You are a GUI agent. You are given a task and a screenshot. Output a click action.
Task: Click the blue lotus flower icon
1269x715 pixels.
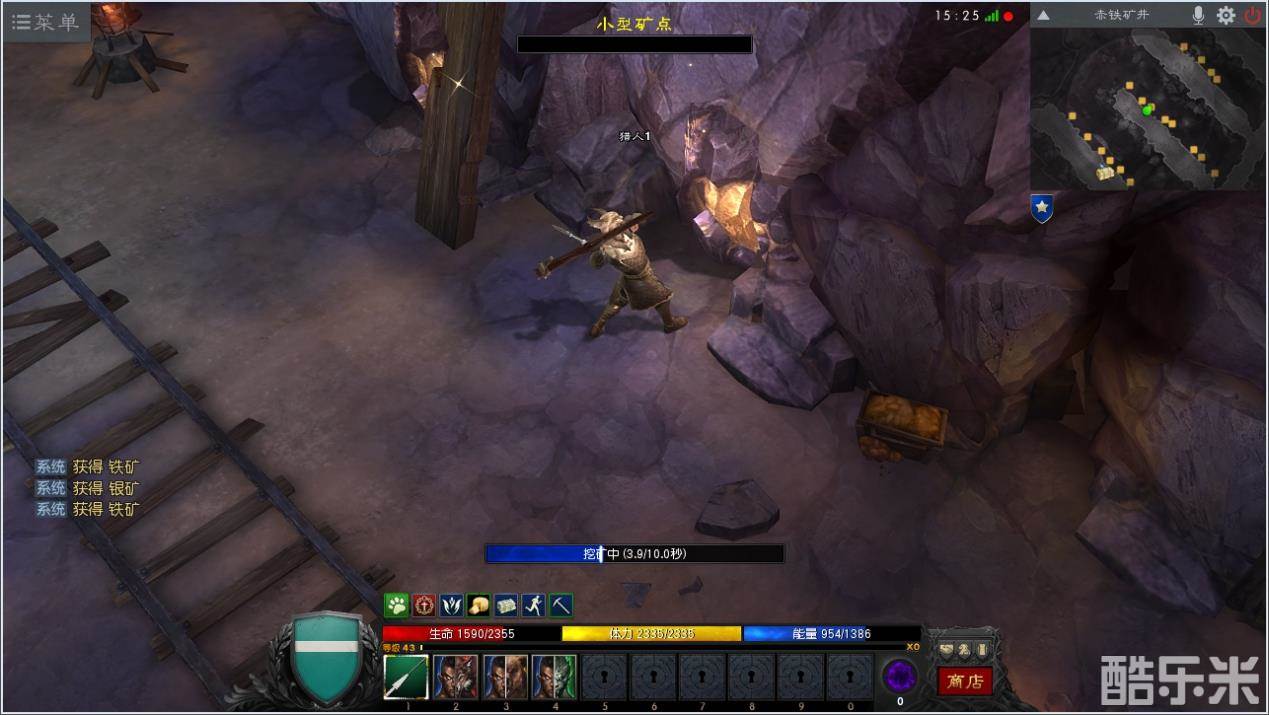coord(451,605)
